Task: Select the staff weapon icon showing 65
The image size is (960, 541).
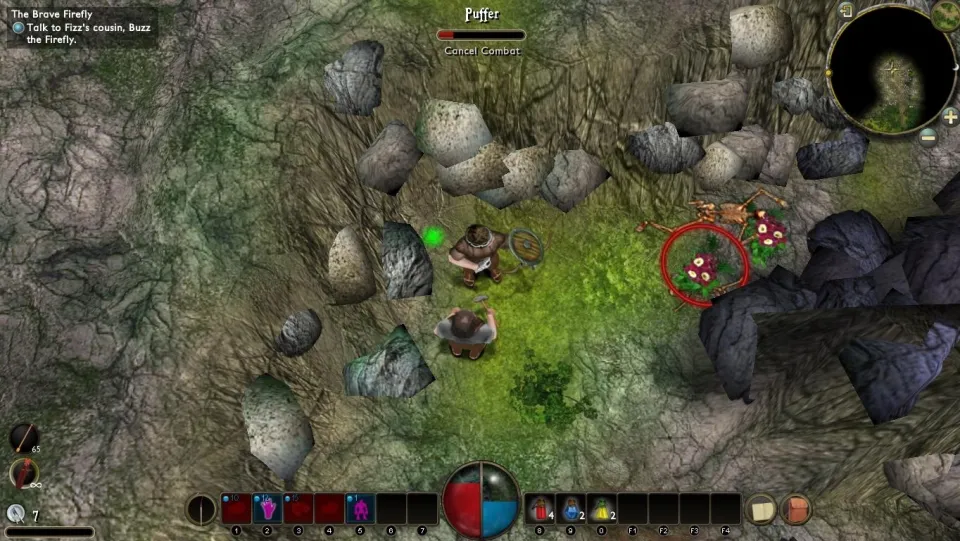Action: click(x=23, y=438)
